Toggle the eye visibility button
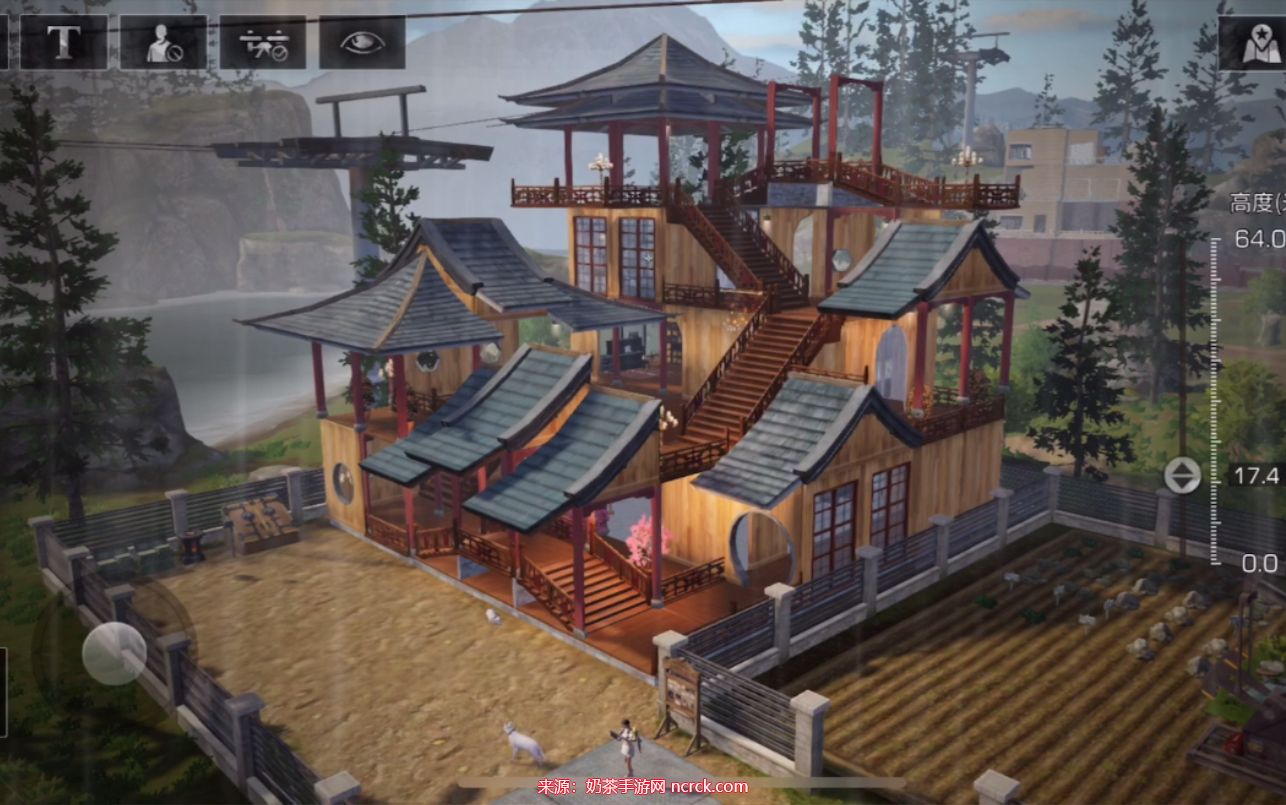This screenshot has height=805, width=1286. 362,42
